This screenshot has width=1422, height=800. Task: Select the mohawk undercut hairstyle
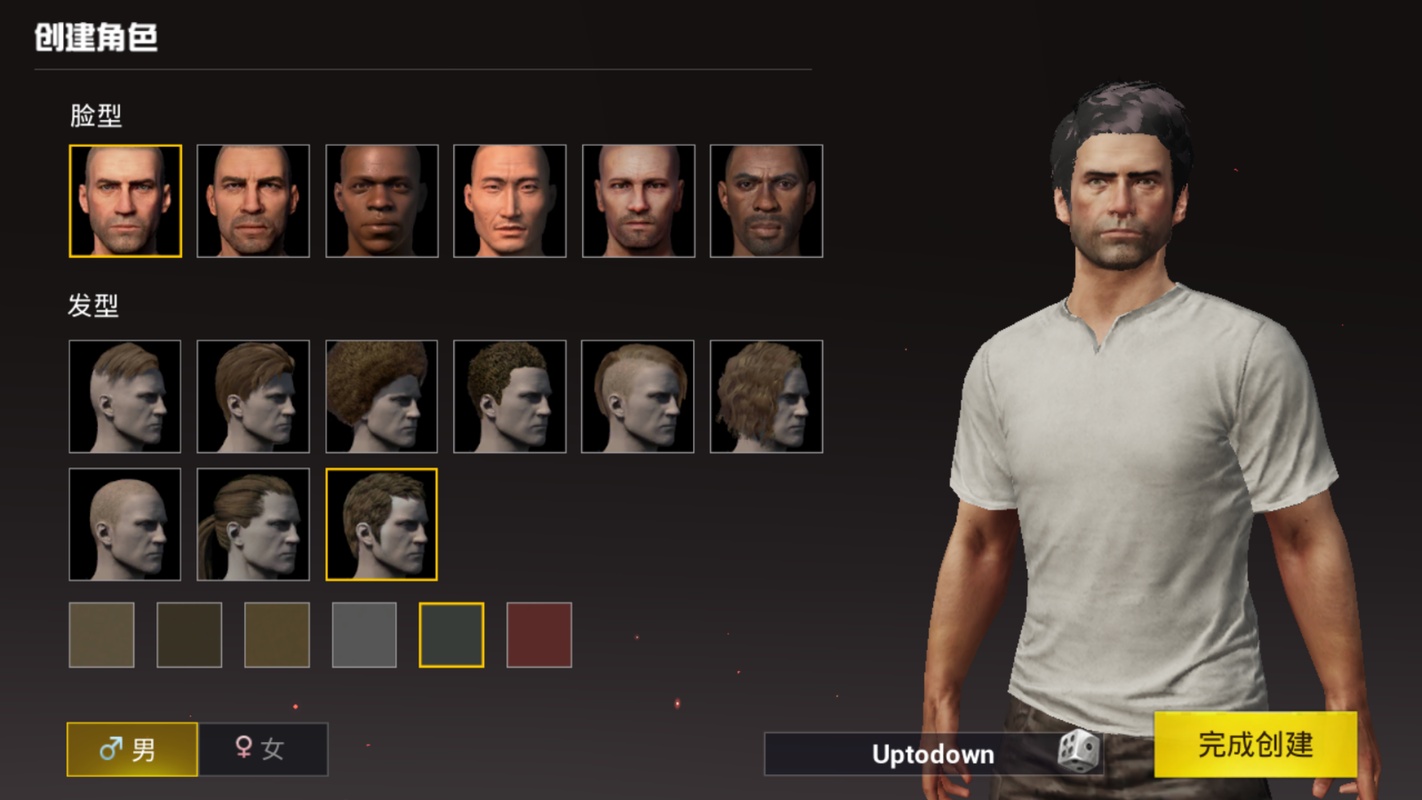tap(638, 396)
